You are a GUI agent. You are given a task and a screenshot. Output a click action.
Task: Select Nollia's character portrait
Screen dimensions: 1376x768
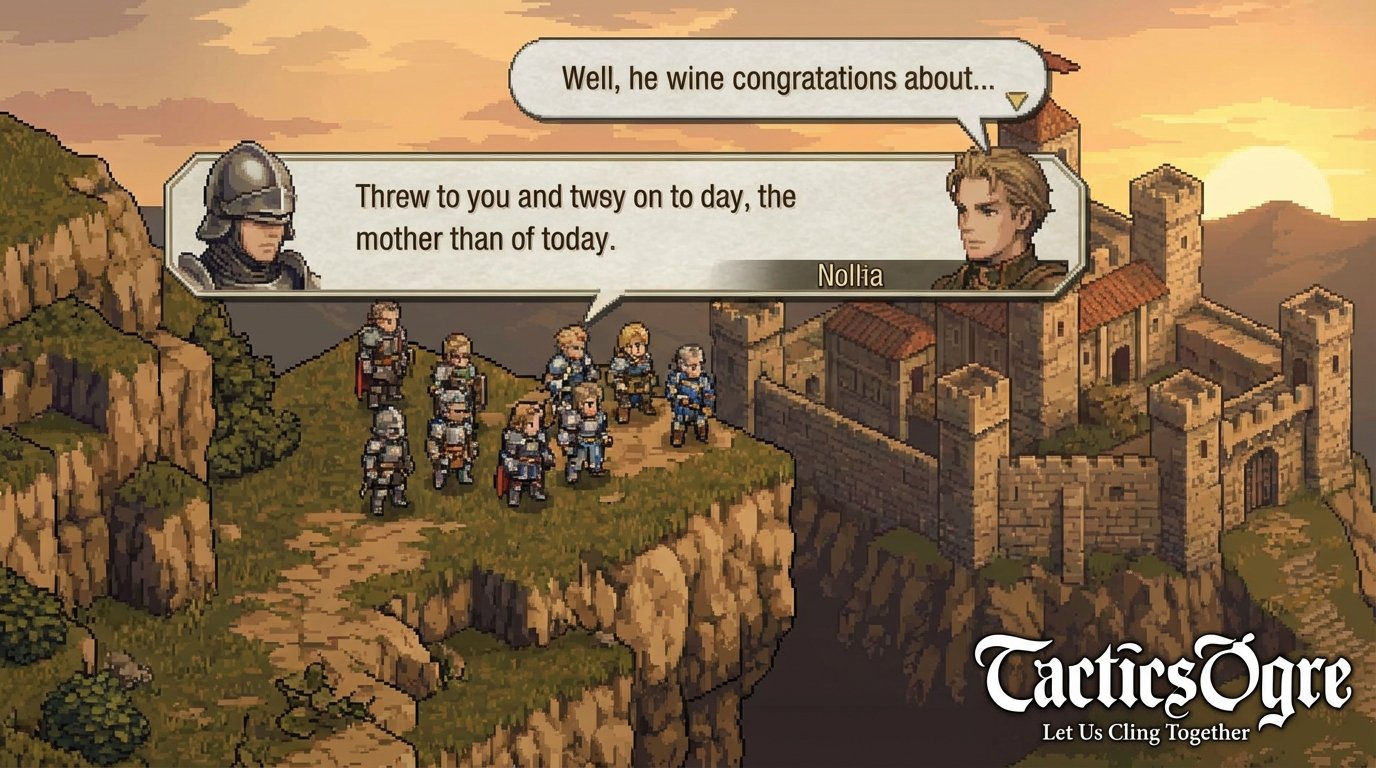(994, 215)
